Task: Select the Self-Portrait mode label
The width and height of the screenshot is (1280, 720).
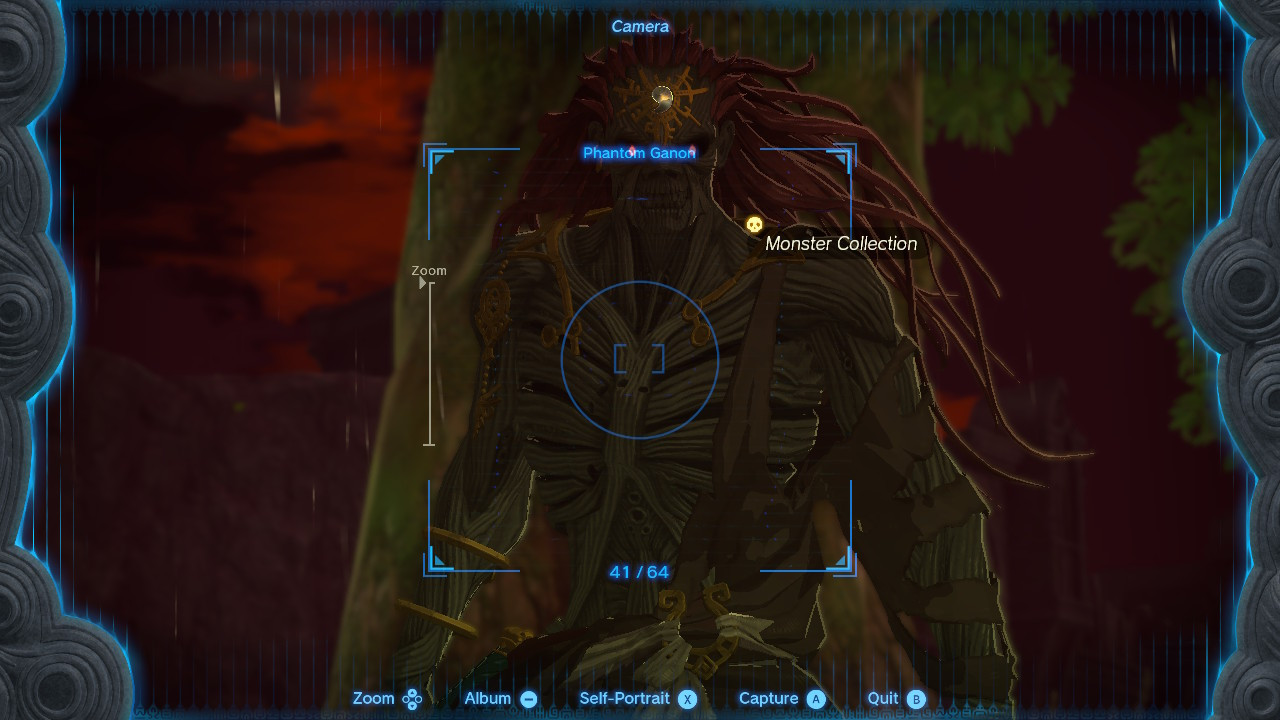Action: click(625, 698)
